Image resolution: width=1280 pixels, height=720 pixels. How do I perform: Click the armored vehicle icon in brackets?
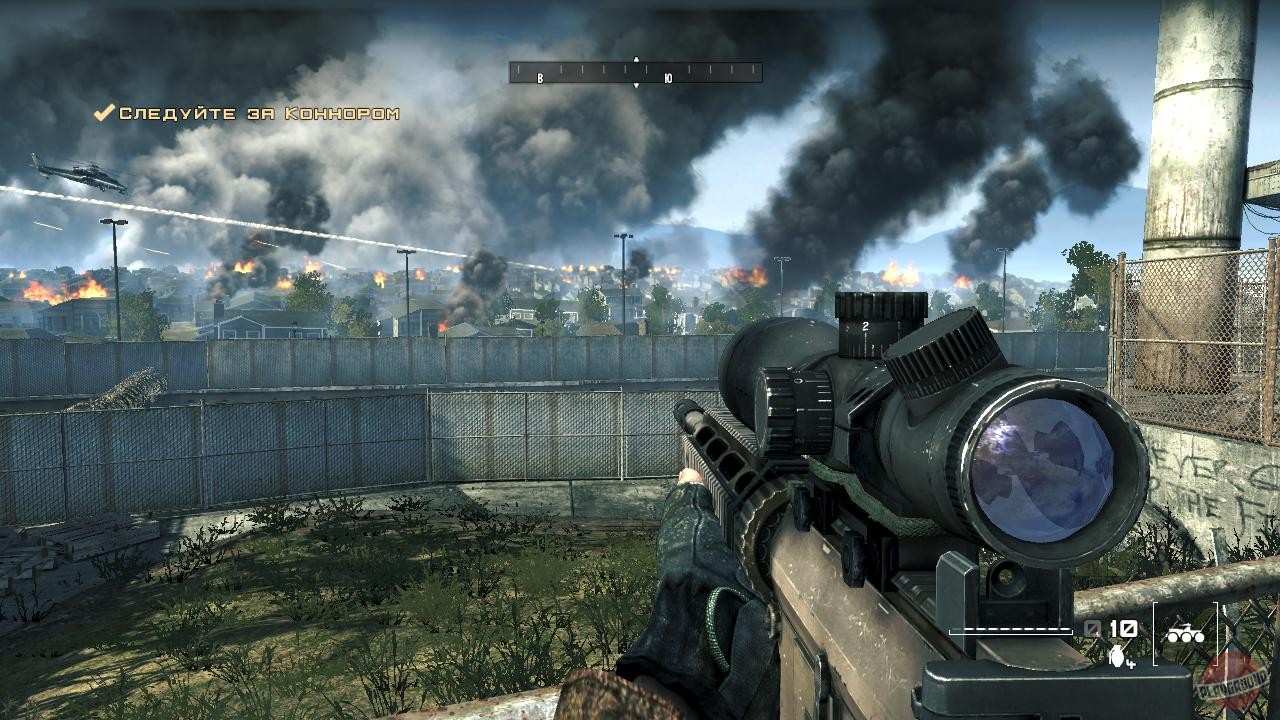coord(1186,632)
